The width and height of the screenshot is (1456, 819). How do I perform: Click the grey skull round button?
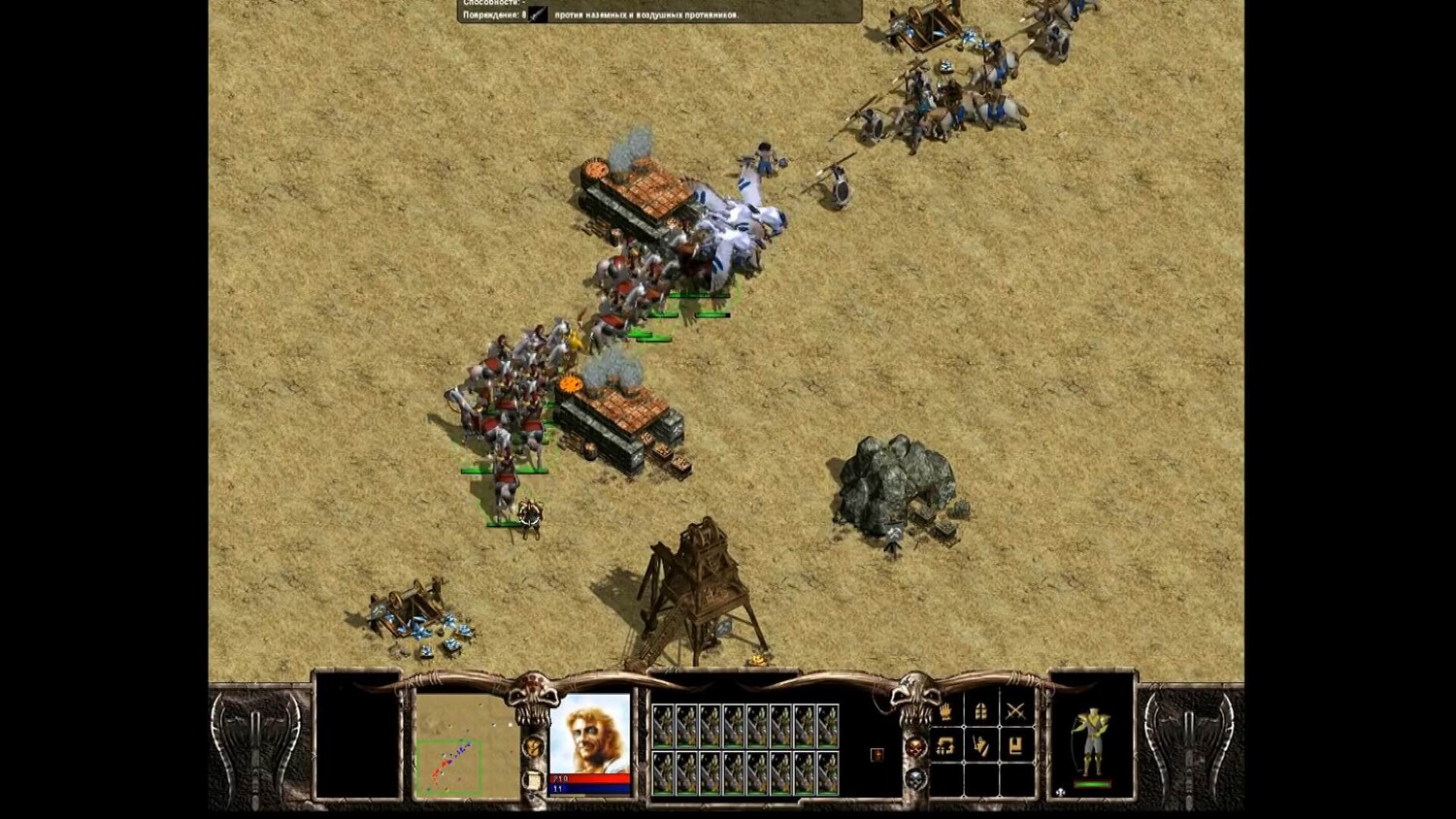click(x=915, y=779)
